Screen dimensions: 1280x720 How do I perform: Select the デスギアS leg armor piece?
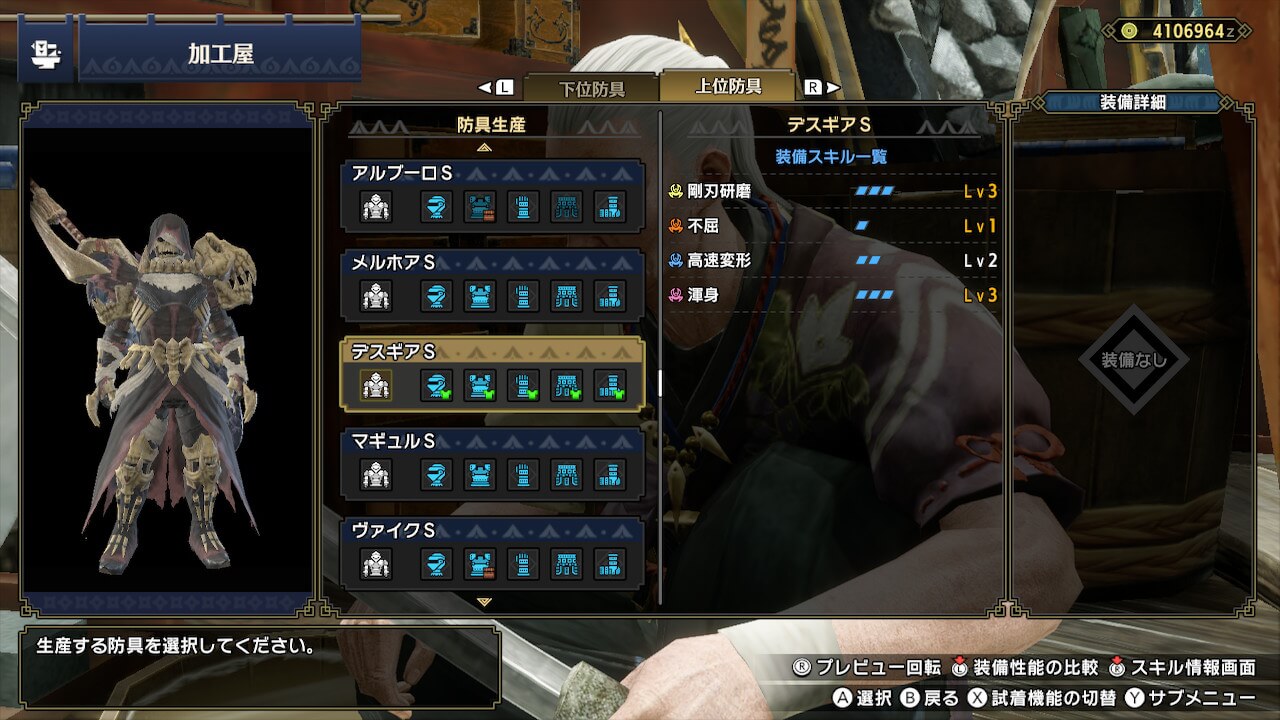pyautogui.click(x=610, y=385)
